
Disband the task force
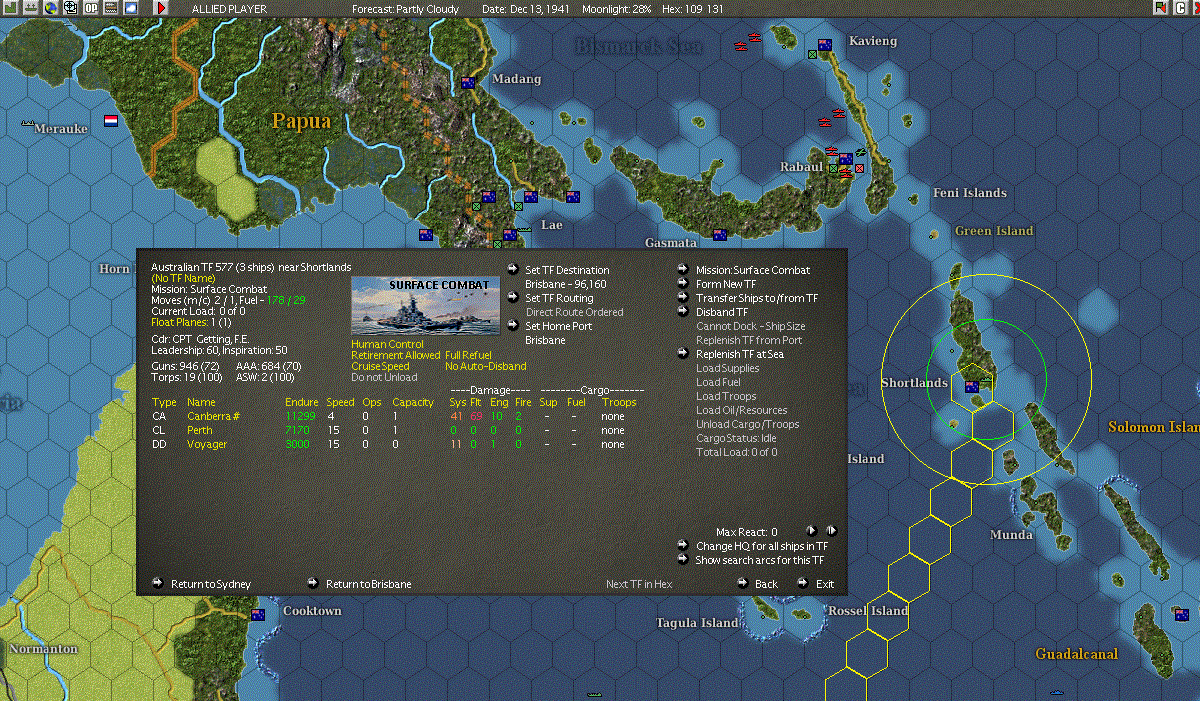721,312
